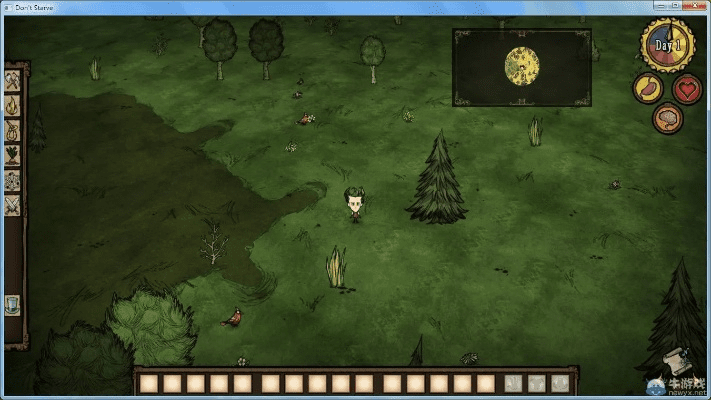
Task: Select the Survival trap crafting tab
Action: [x=13, y=131]
